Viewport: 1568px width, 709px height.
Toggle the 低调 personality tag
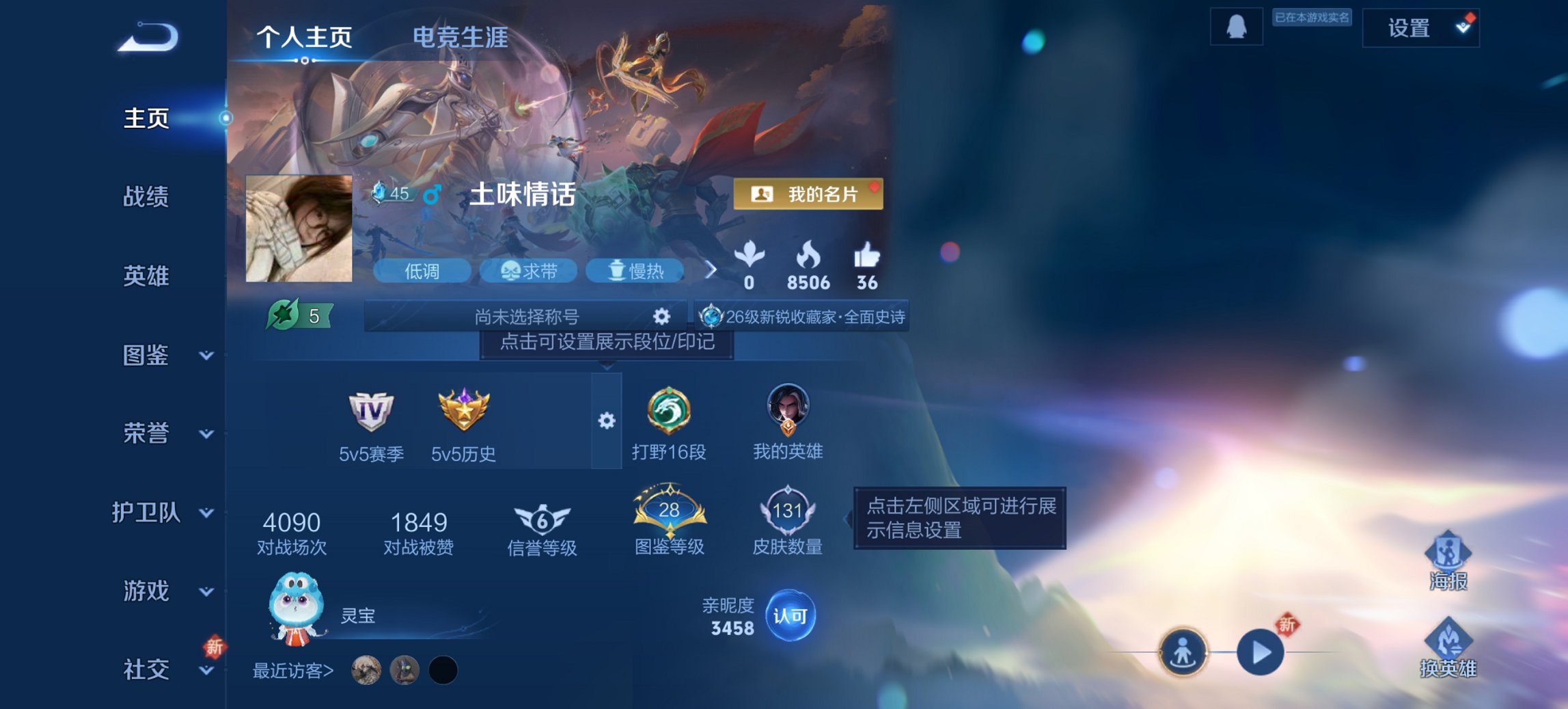pos(422,271)
